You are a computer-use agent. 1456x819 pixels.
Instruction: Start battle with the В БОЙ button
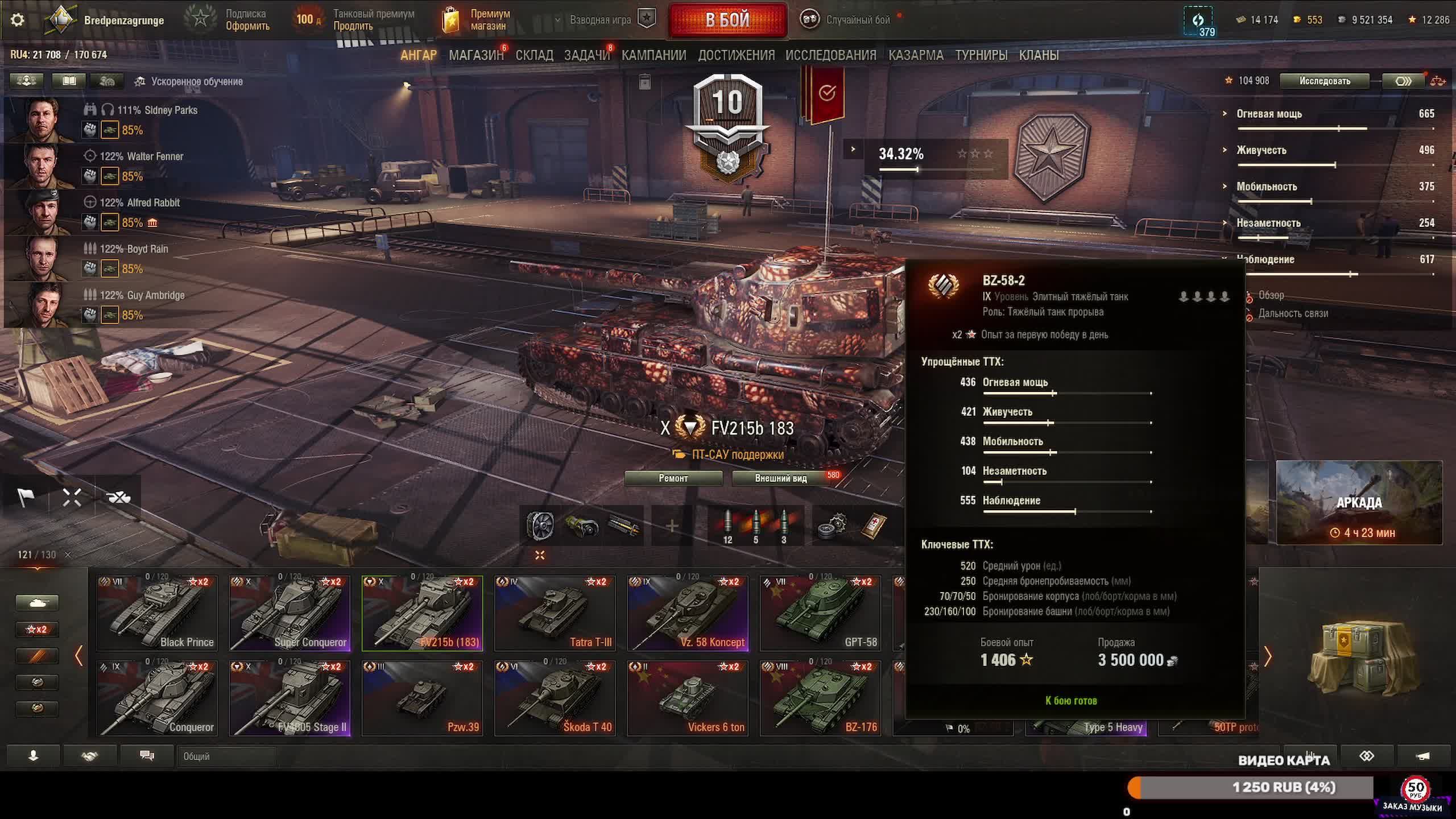(x=728, y=20)
